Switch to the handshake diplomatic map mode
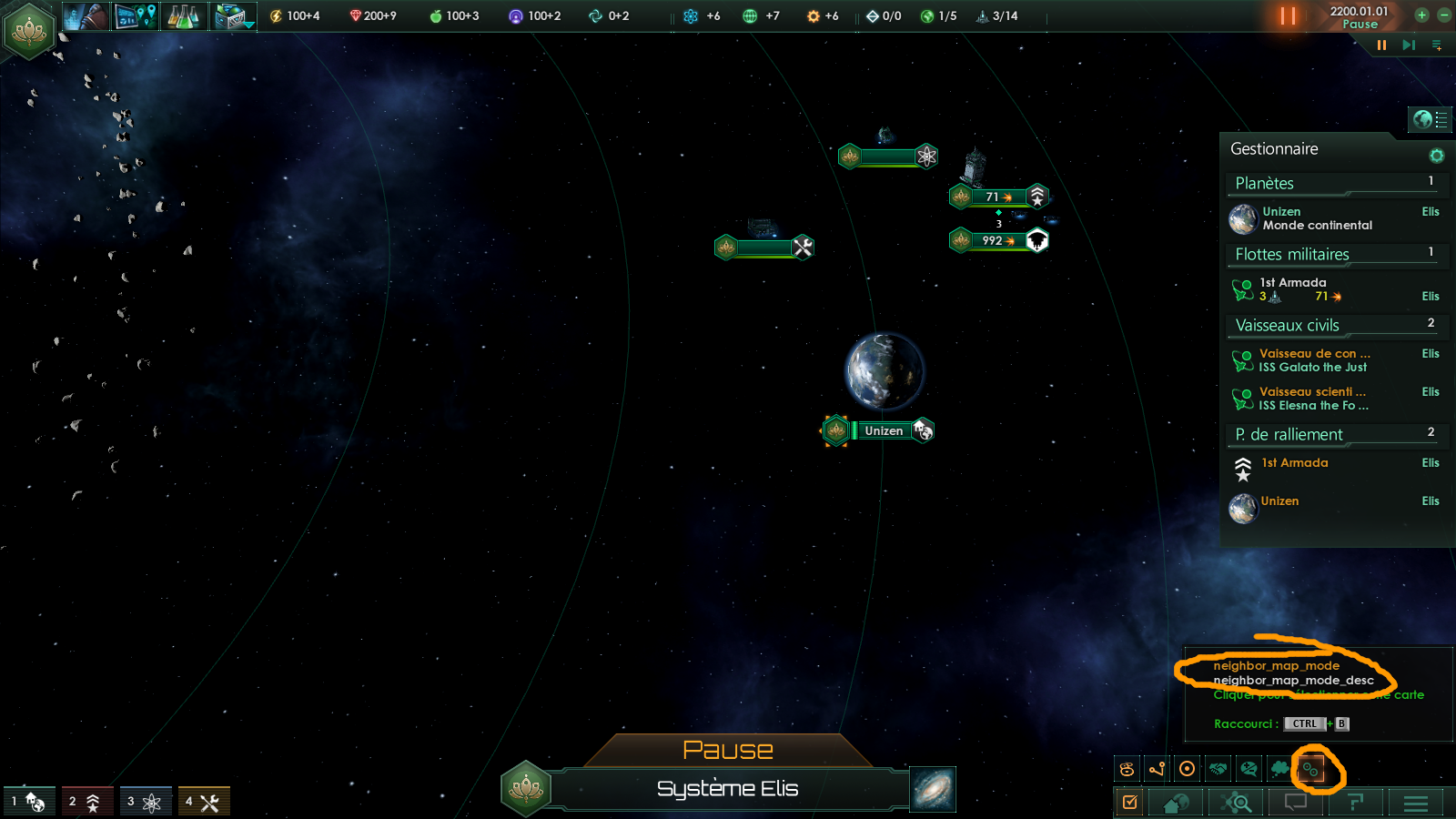 1218,769
